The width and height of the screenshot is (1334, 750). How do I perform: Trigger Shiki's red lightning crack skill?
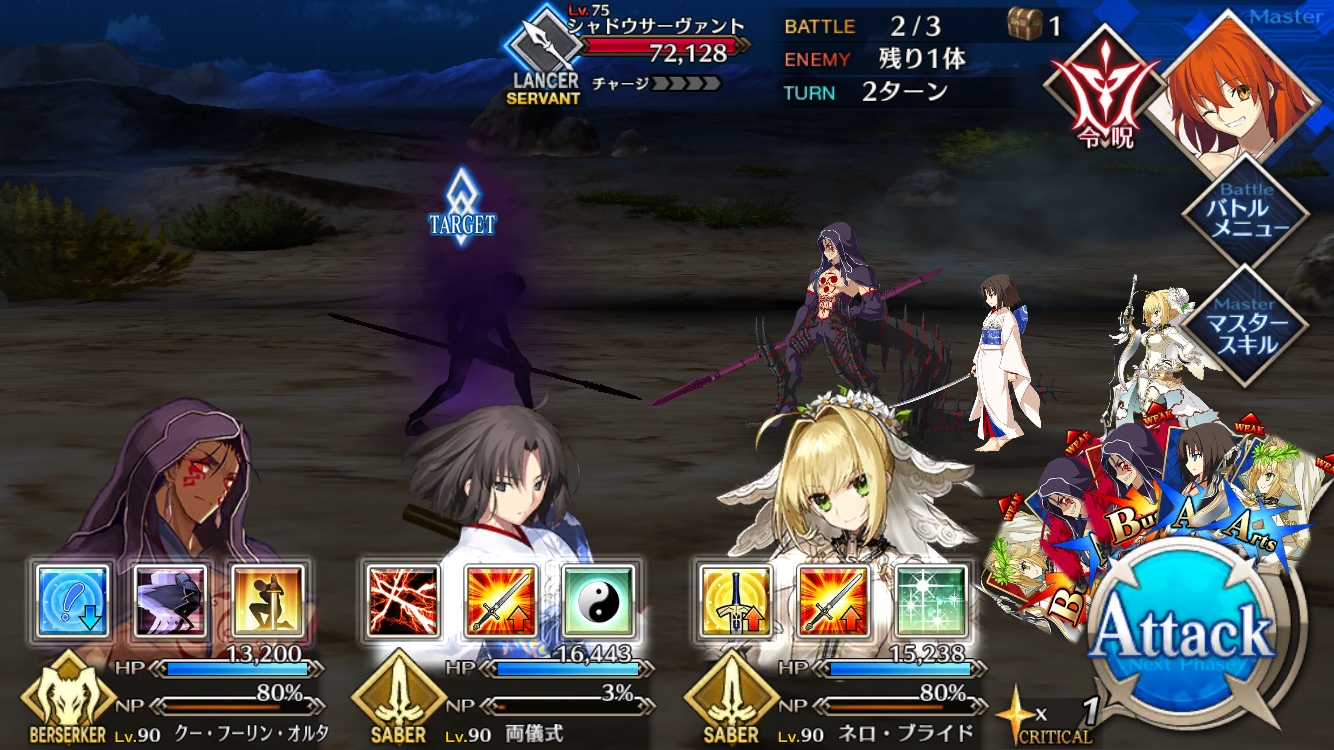pyautogui.click(x=403, y=601)
